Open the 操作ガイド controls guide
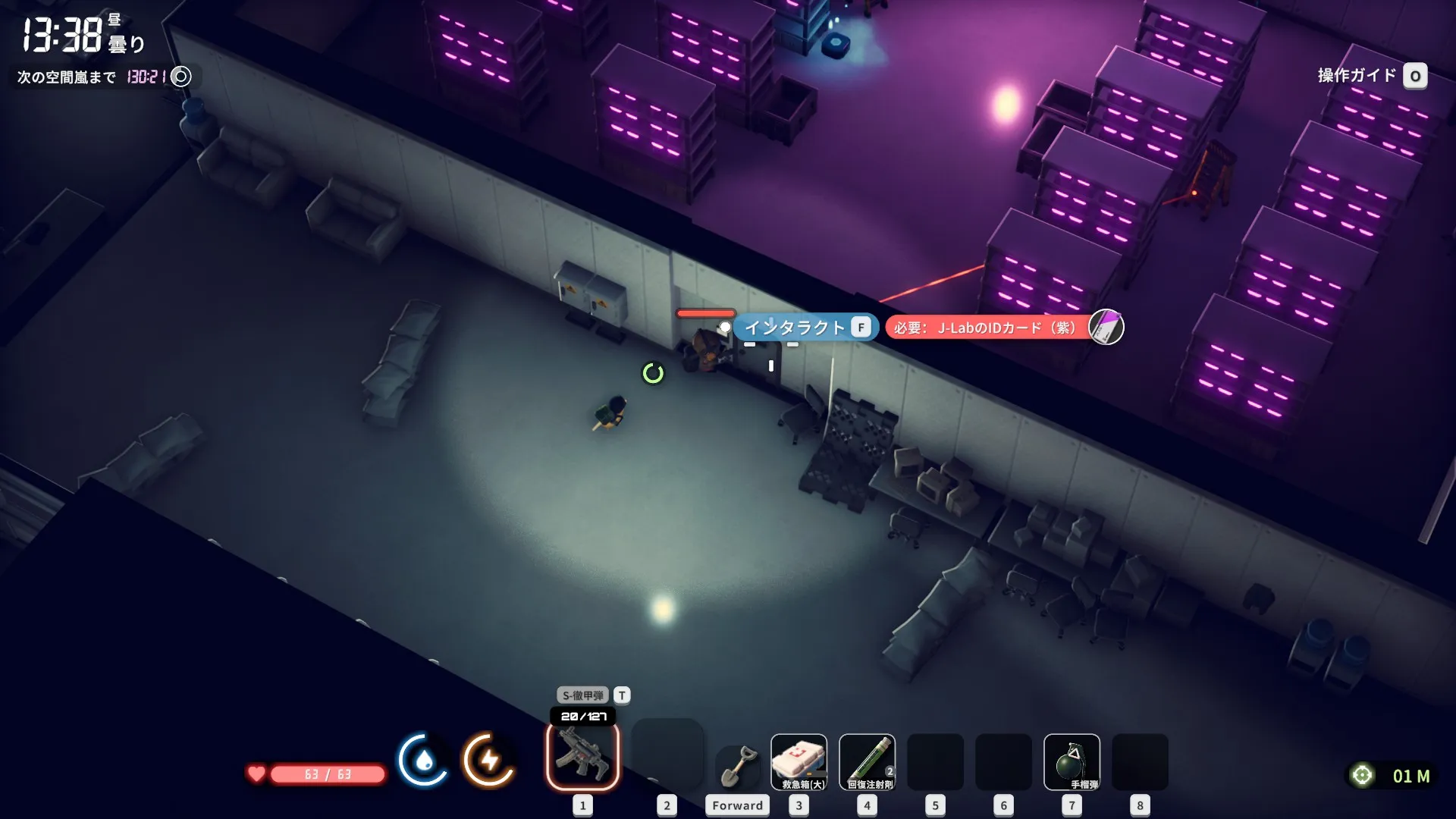 [1371, 76]
